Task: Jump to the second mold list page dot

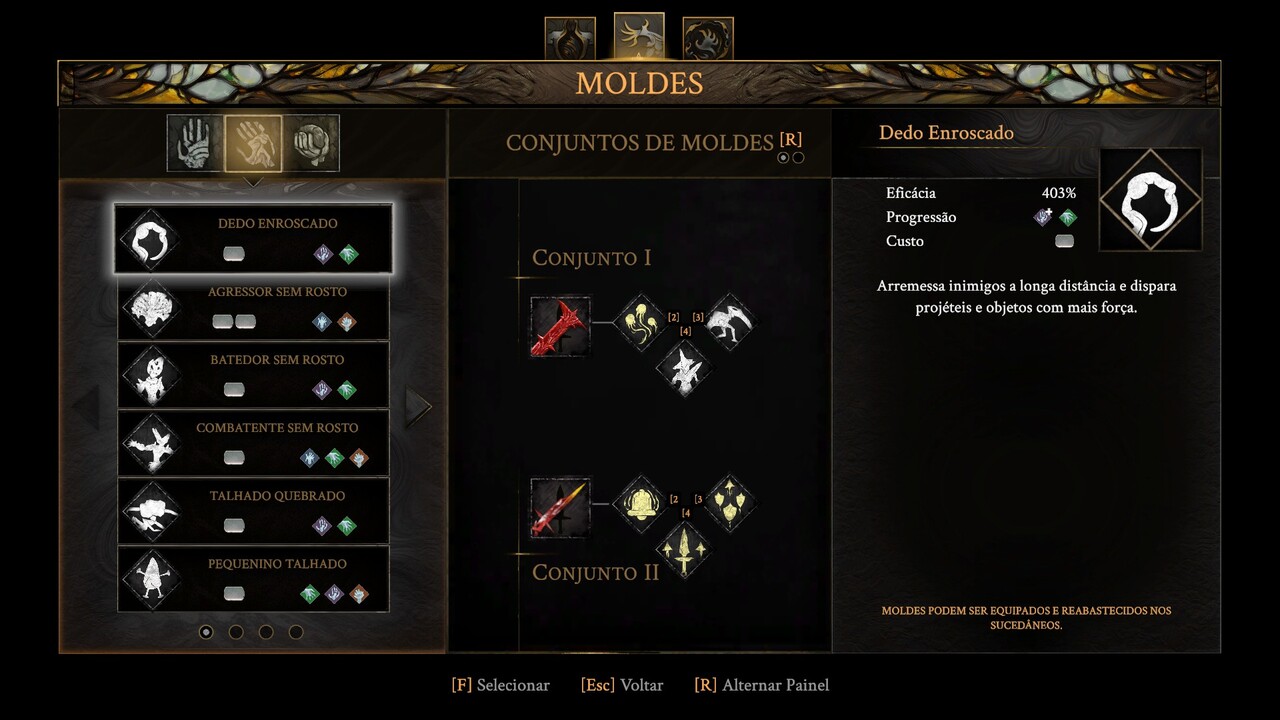Action: [x=236, y=632]
